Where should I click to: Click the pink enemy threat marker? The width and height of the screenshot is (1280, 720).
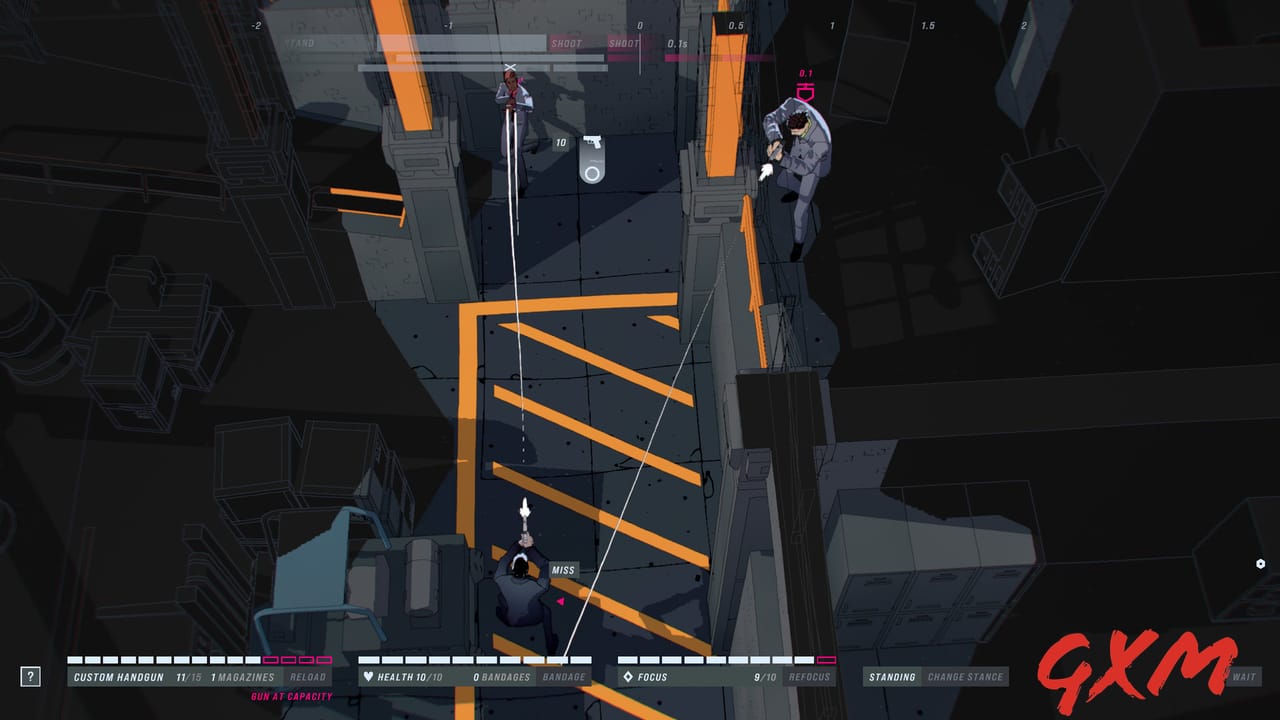pyautogui.click(x=806, y=90)
